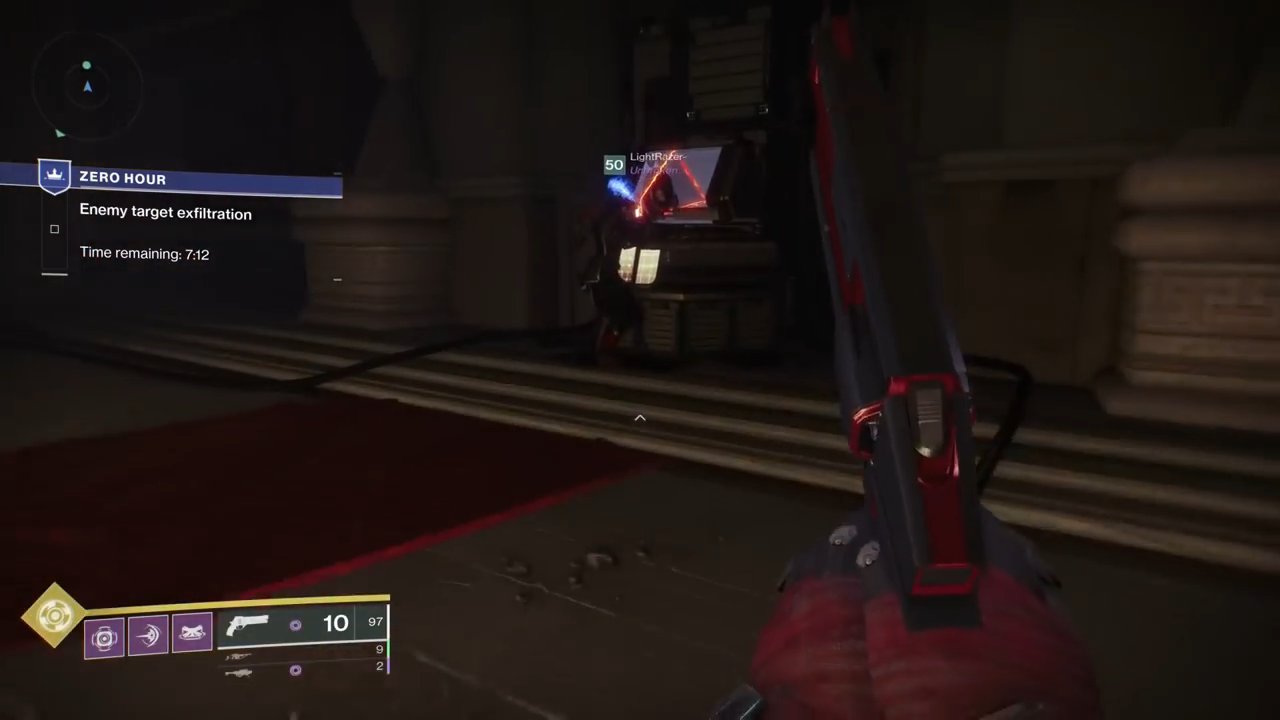Switch to the second stowed weapon
Viewport: 1280px width, 720px height.
[x=302, y=654]
